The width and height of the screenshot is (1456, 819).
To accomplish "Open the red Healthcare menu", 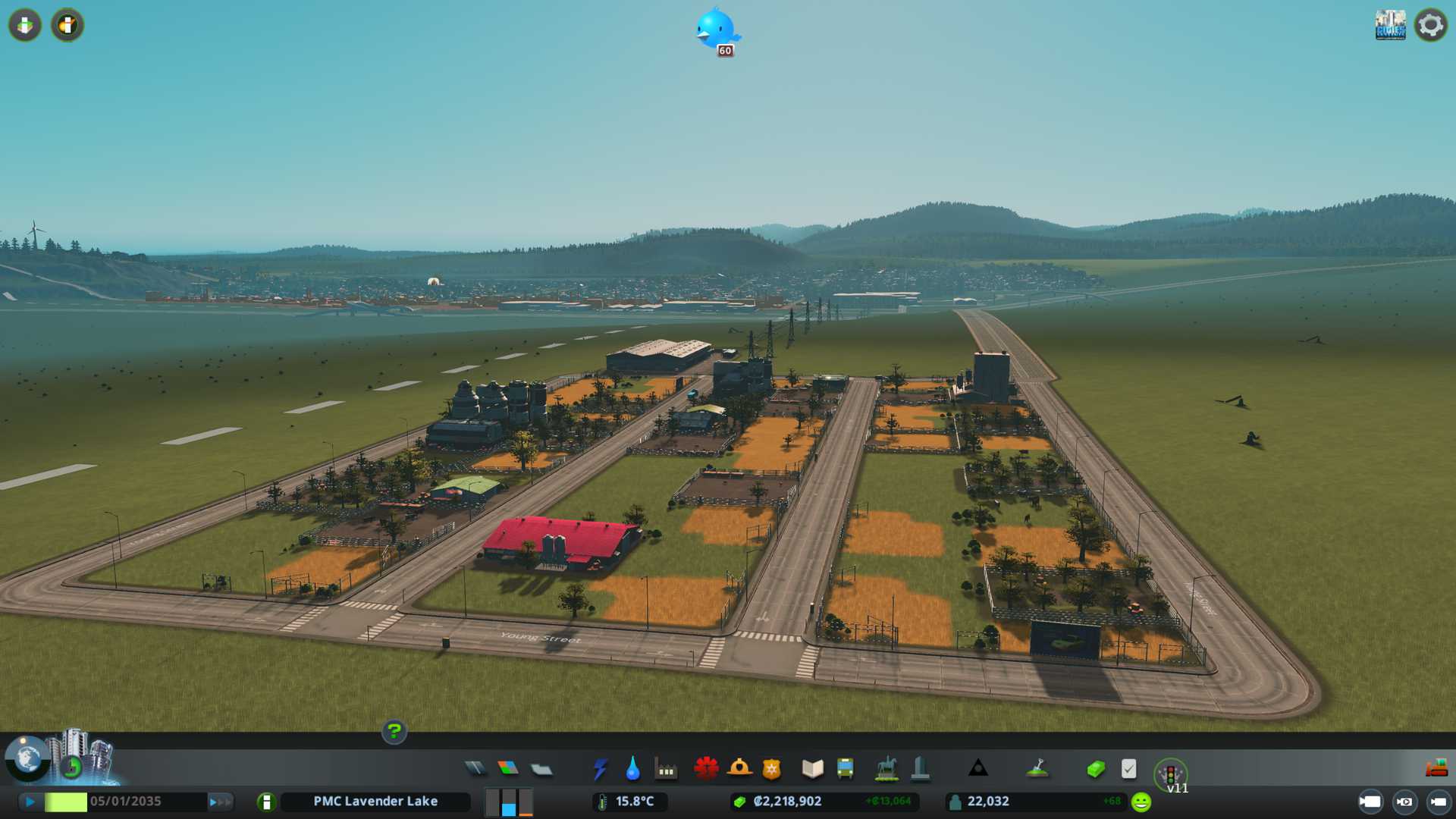I will 706,769.
